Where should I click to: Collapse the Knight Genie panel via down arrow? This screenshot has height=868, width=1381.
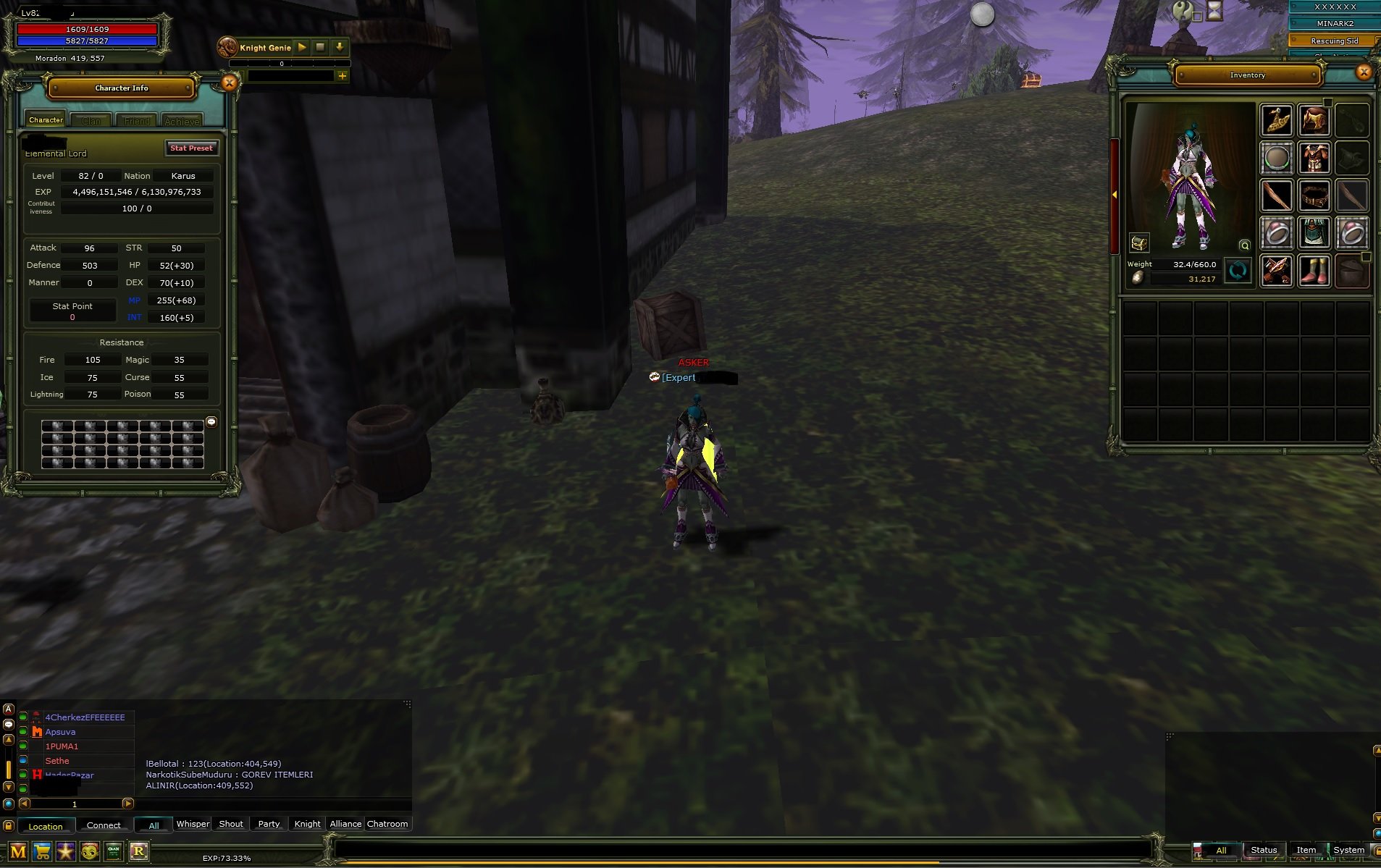click(x=339, y=46)
